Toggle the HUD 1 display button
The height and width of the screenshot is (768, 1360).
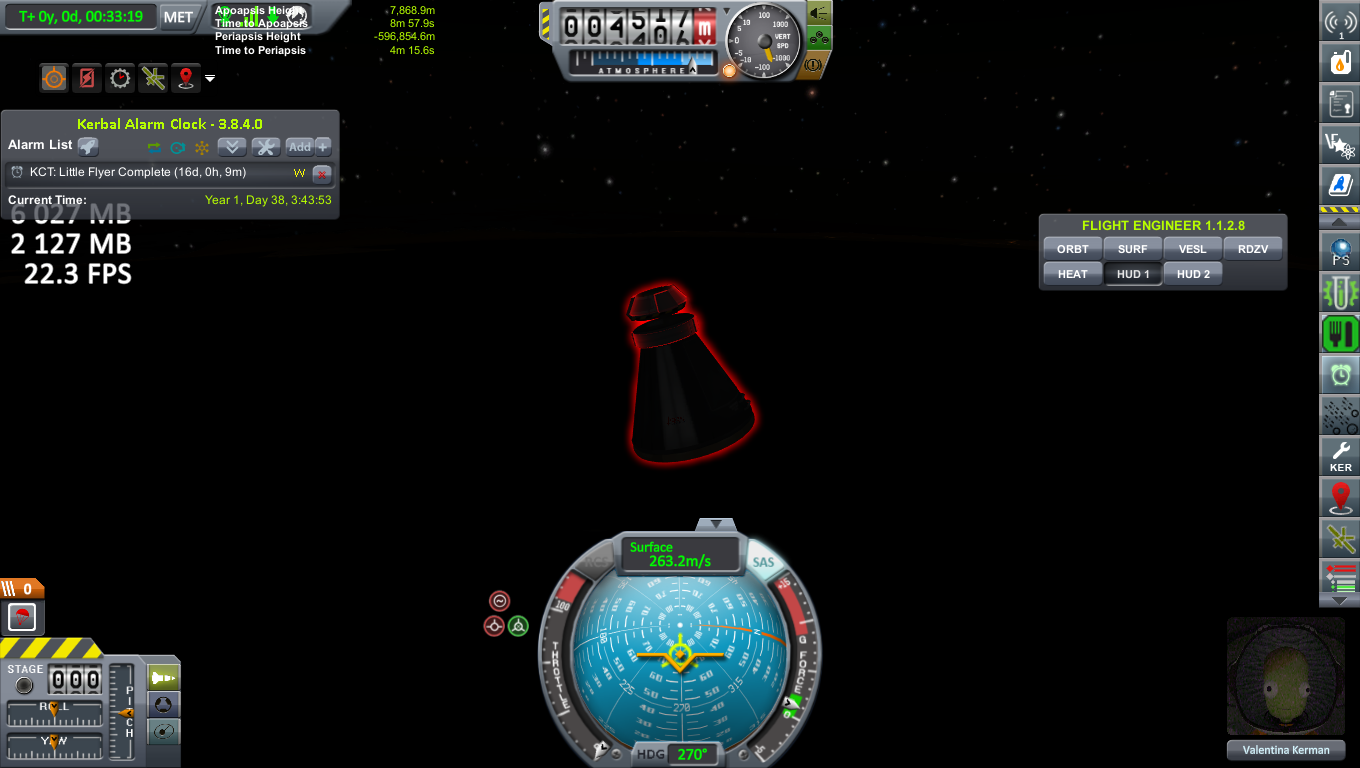(x=1133, y=274)
